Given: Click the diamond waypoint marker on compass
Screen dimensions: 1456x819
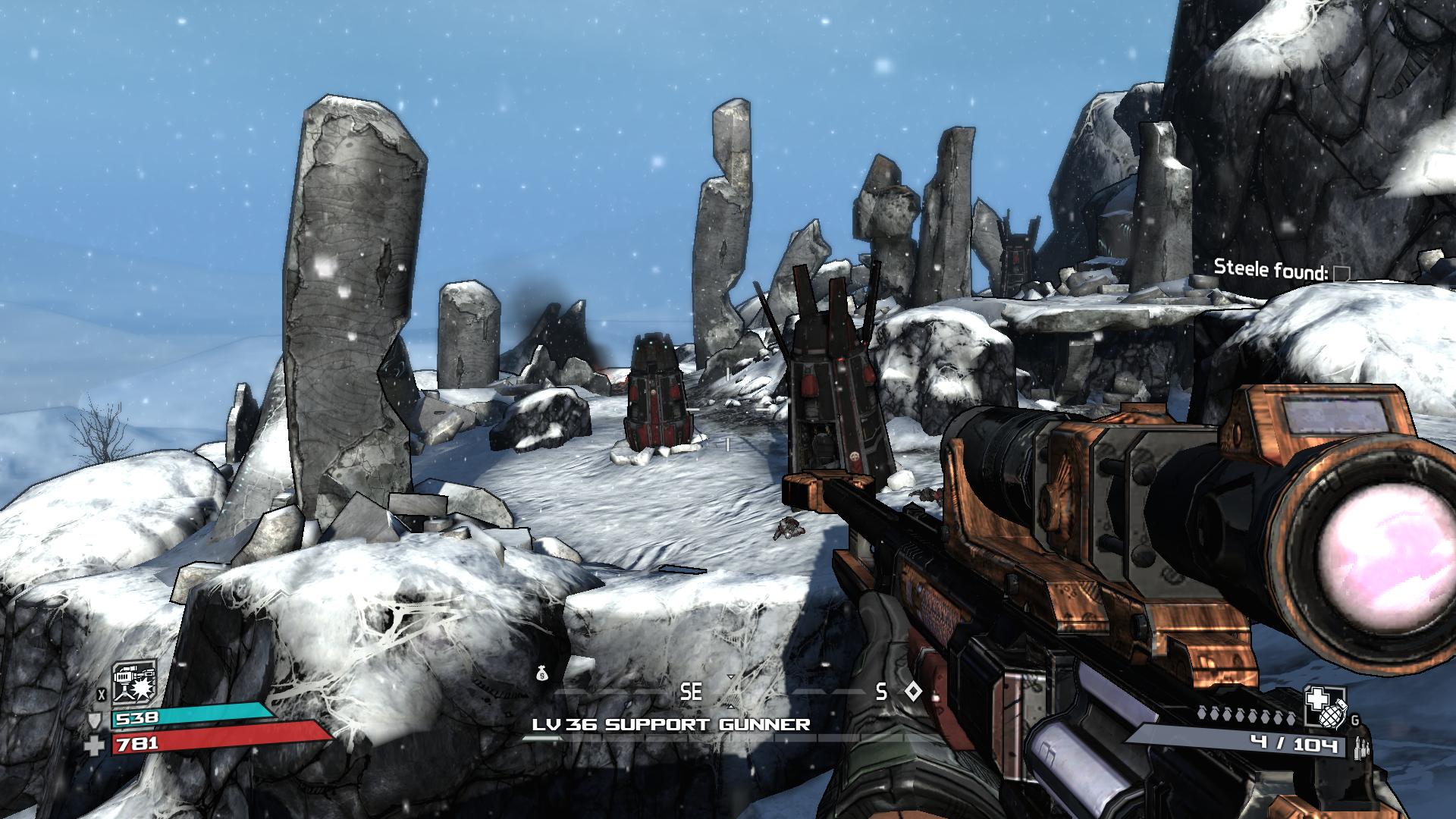Looking at the screenshot, I should click(x=914, y=692).
